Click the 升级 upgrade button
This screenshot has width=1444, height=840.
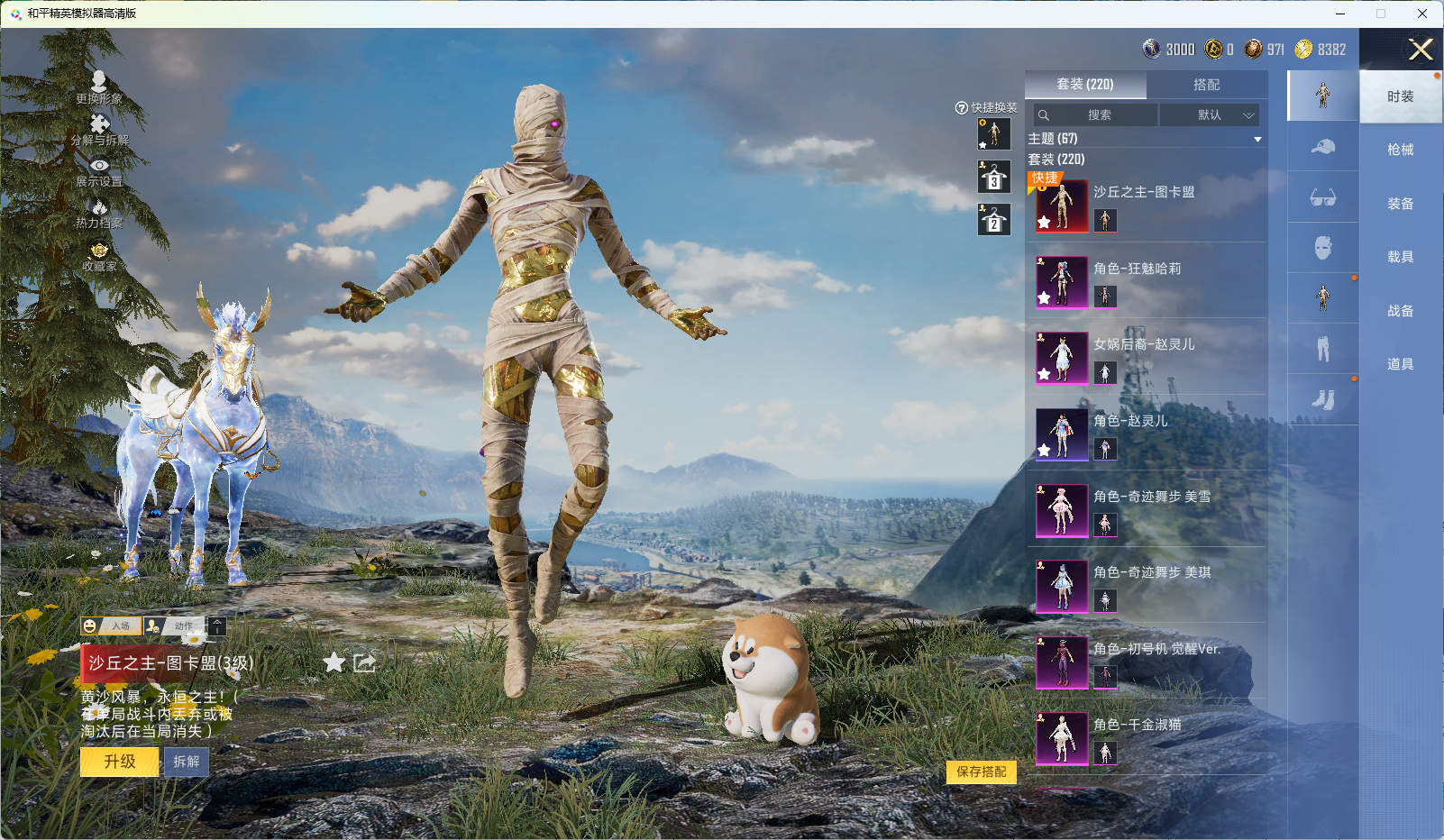click(120, 762)
